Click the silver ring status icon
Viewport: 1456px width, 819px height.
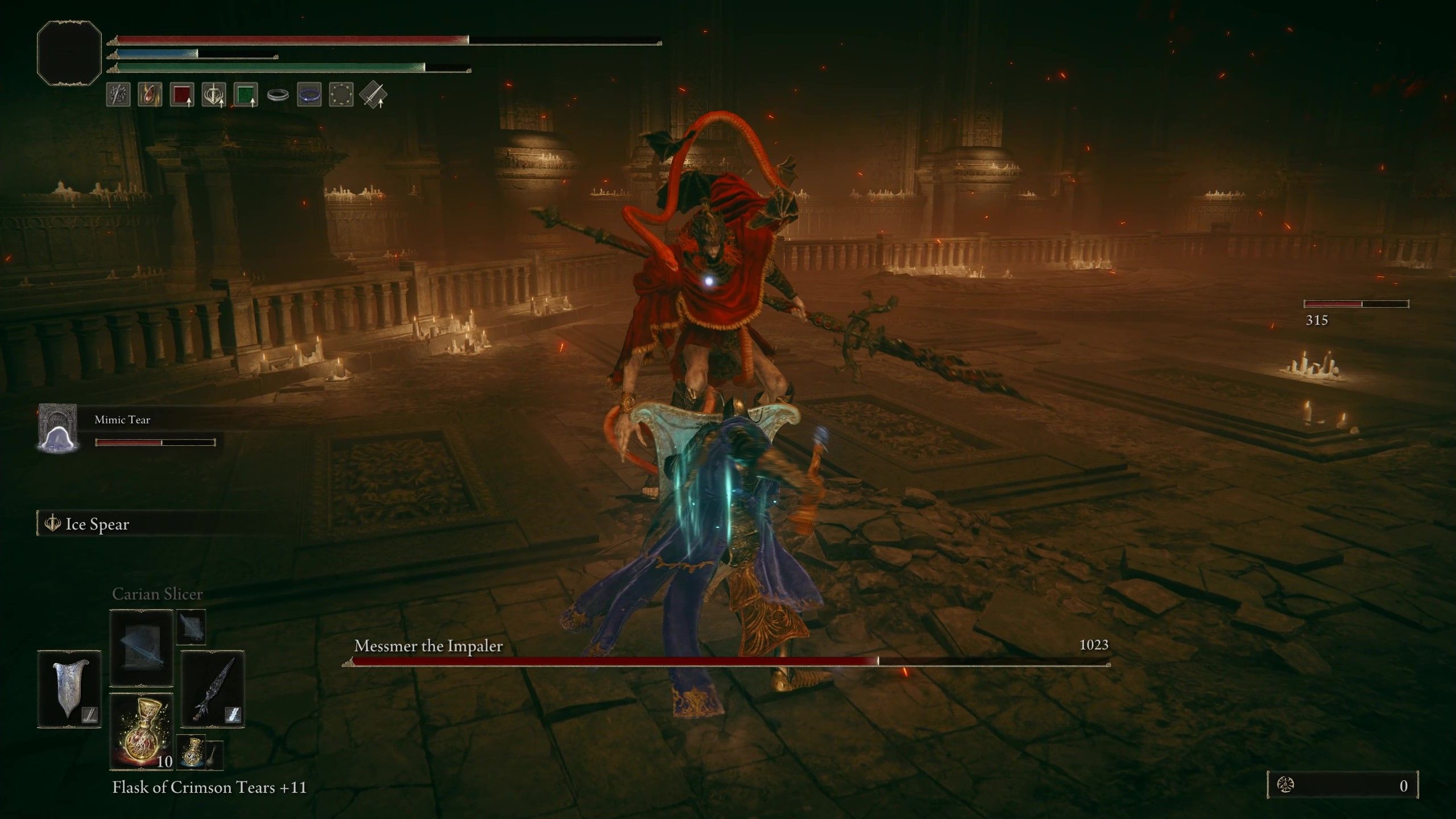pos(278,95)
